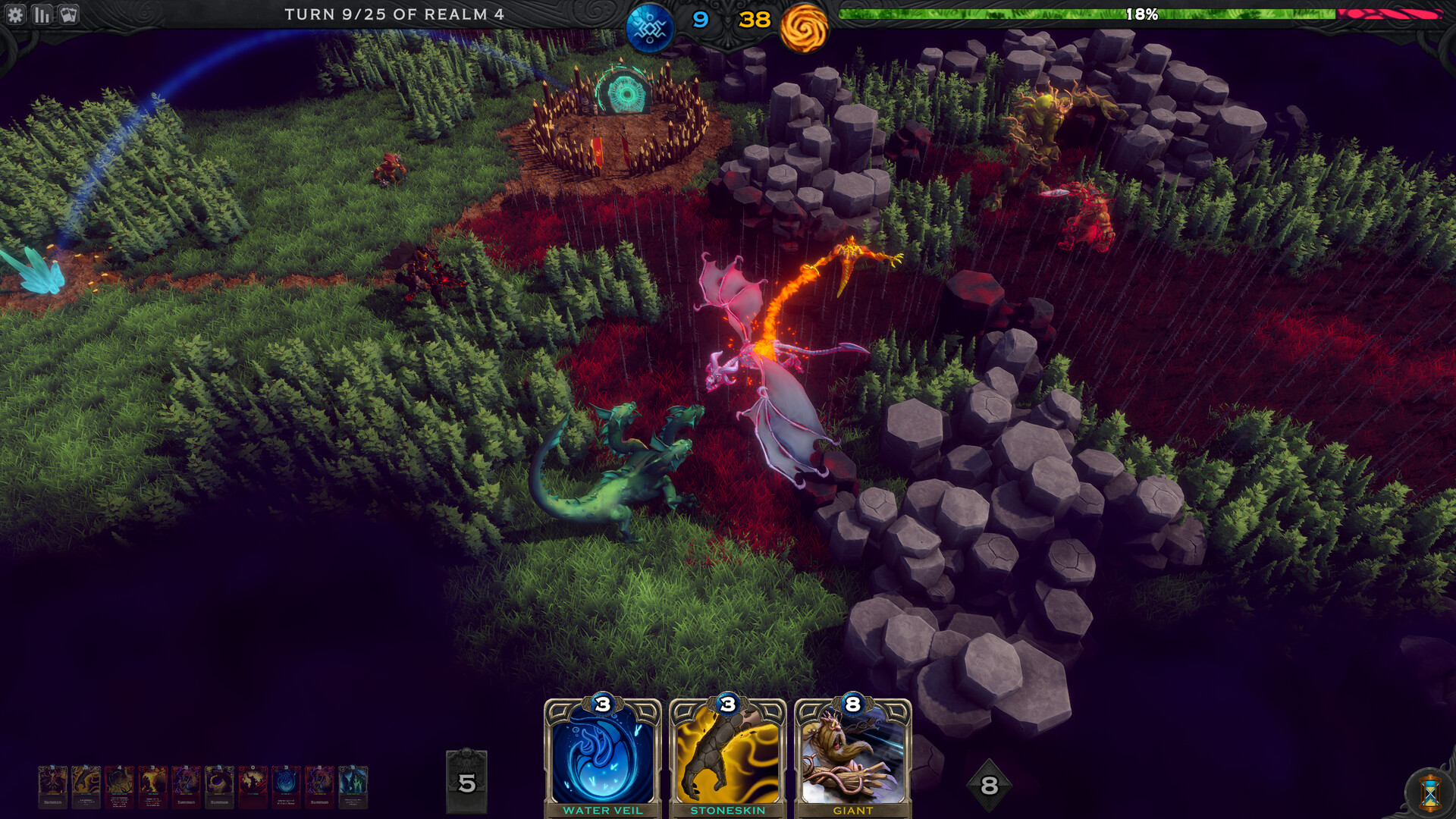Click the discard pile showing 8
Viewport: 1456px width, 819px height.
click(x=988, y=785)
